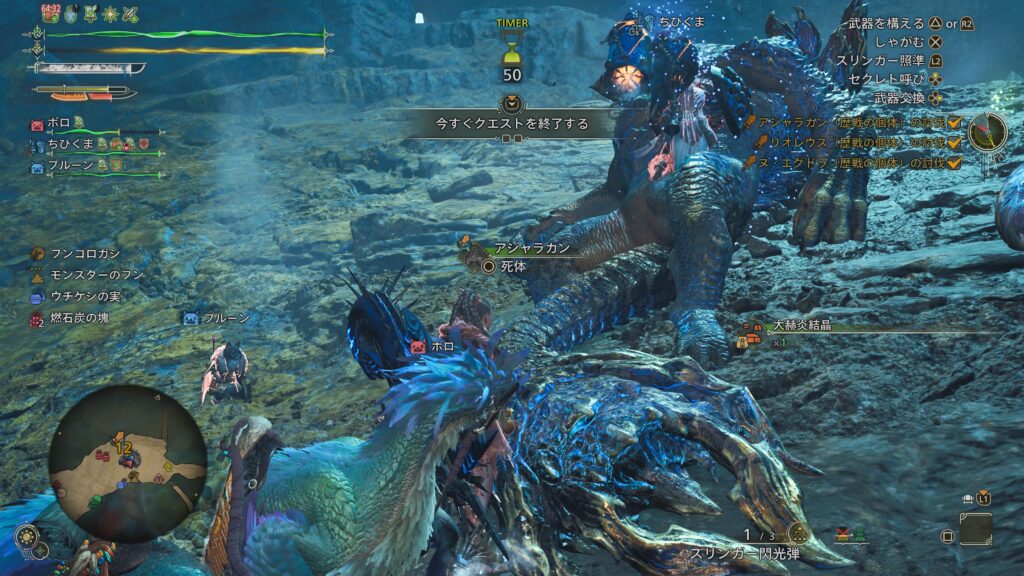This screenshot has width=1024, height=576.
Task: Click the アジャラカン hunt objective
Action: [x=850, y=121]
